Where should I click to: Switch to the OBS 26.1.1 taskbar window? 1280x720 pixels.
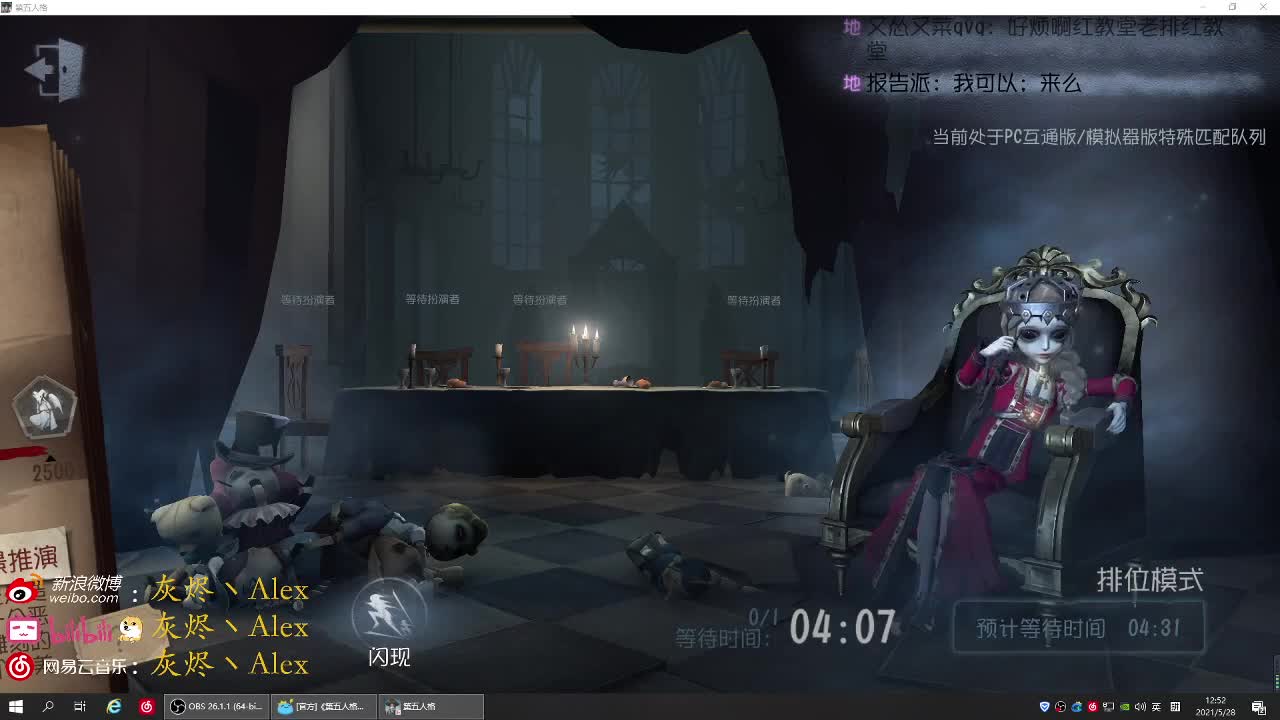click(x=215, y=707)
